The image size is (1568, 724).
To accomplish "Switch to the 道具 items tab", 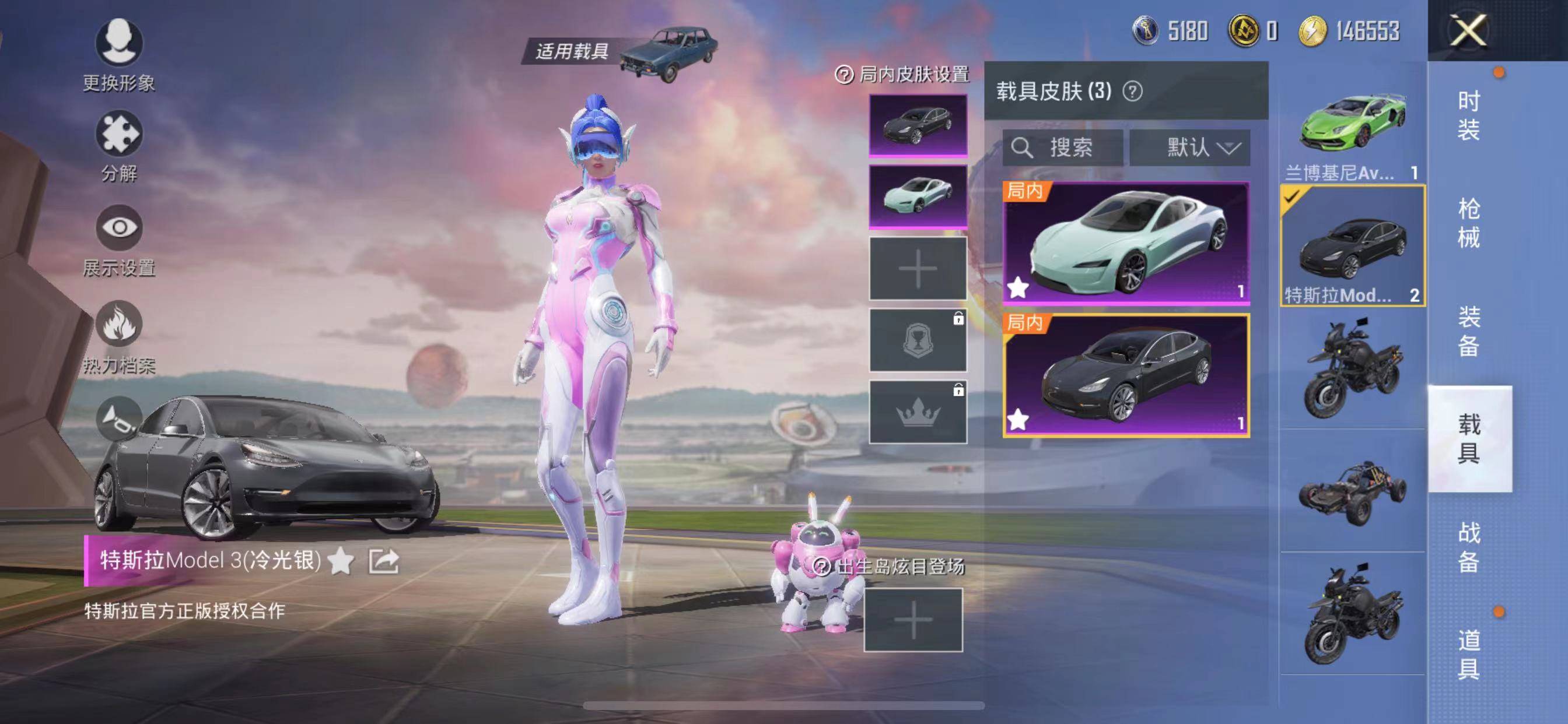I will 1468,654.
